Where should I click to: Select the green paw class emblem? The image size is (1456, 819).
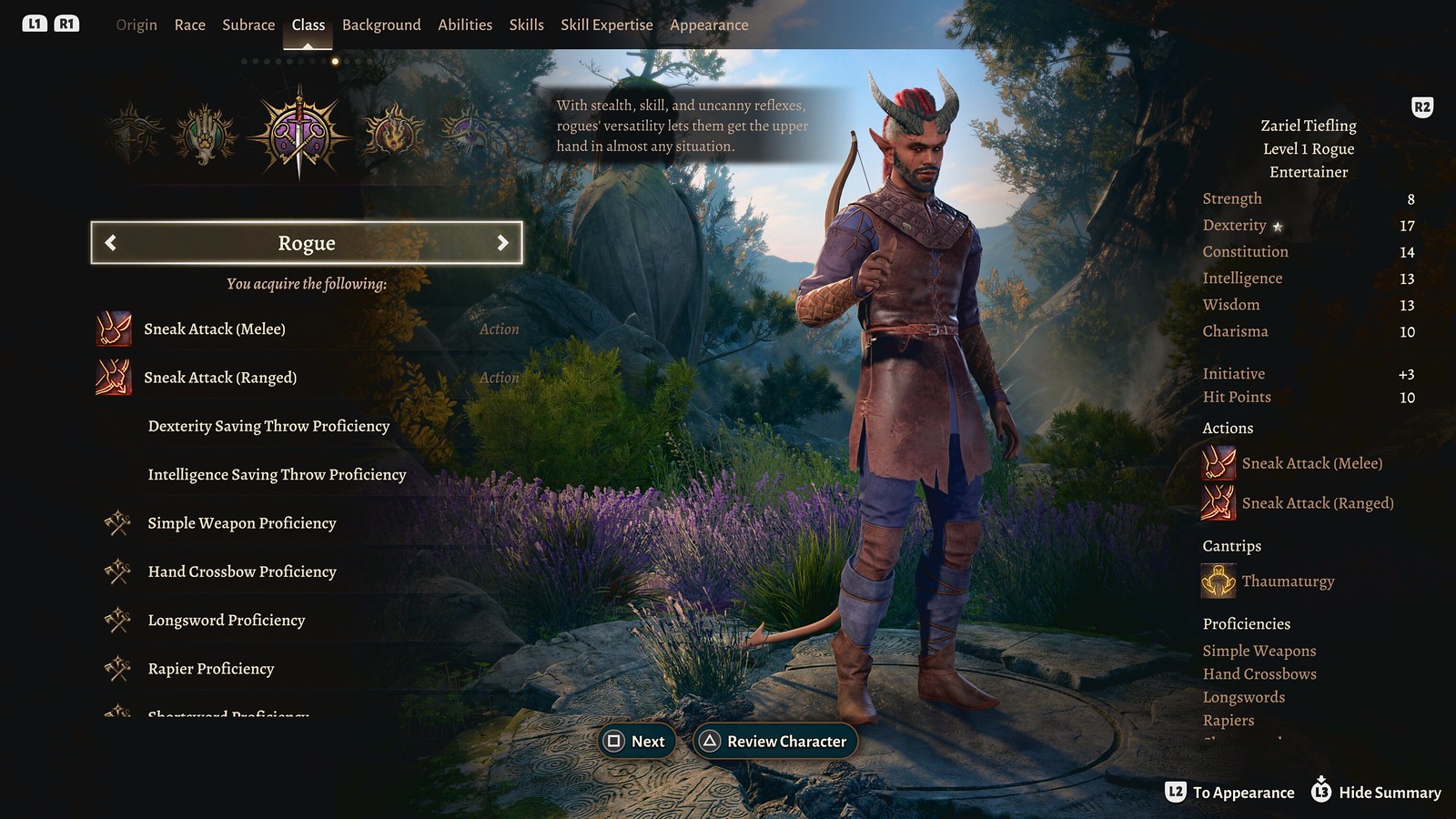tap(205, 135)
